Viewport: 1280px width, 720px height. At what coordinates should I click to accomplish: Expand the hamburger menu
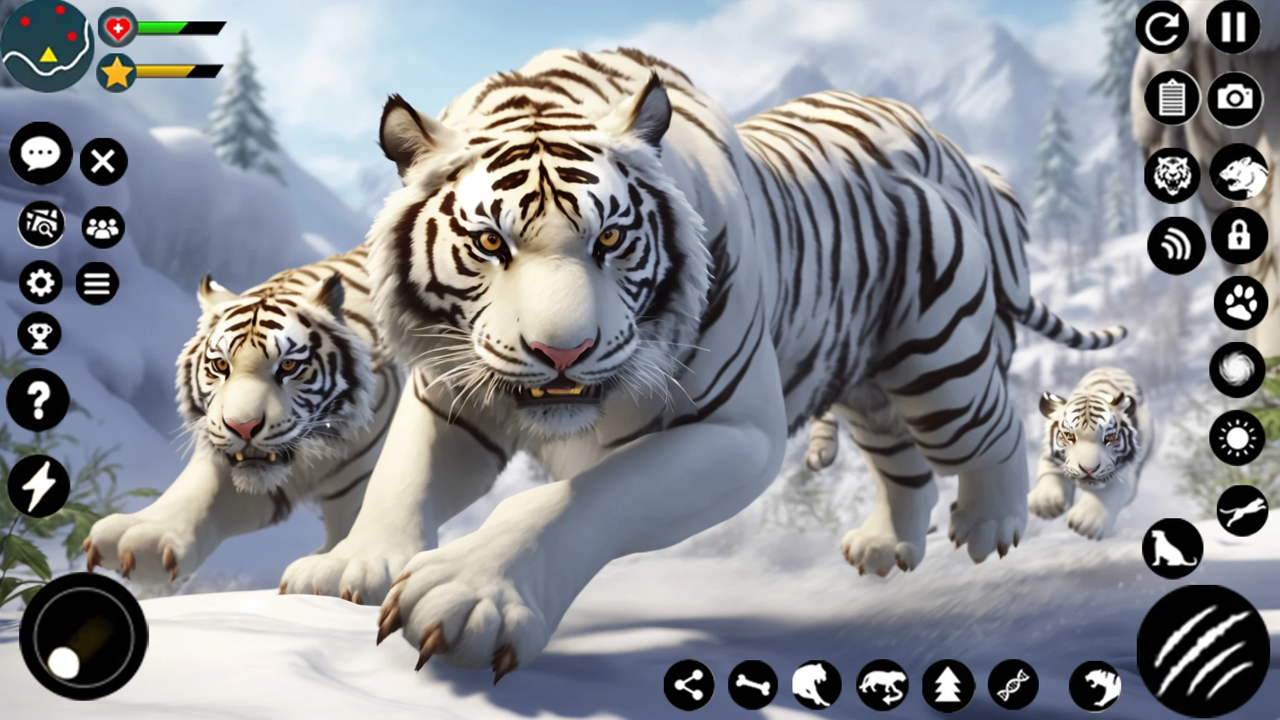click(97, 283)
